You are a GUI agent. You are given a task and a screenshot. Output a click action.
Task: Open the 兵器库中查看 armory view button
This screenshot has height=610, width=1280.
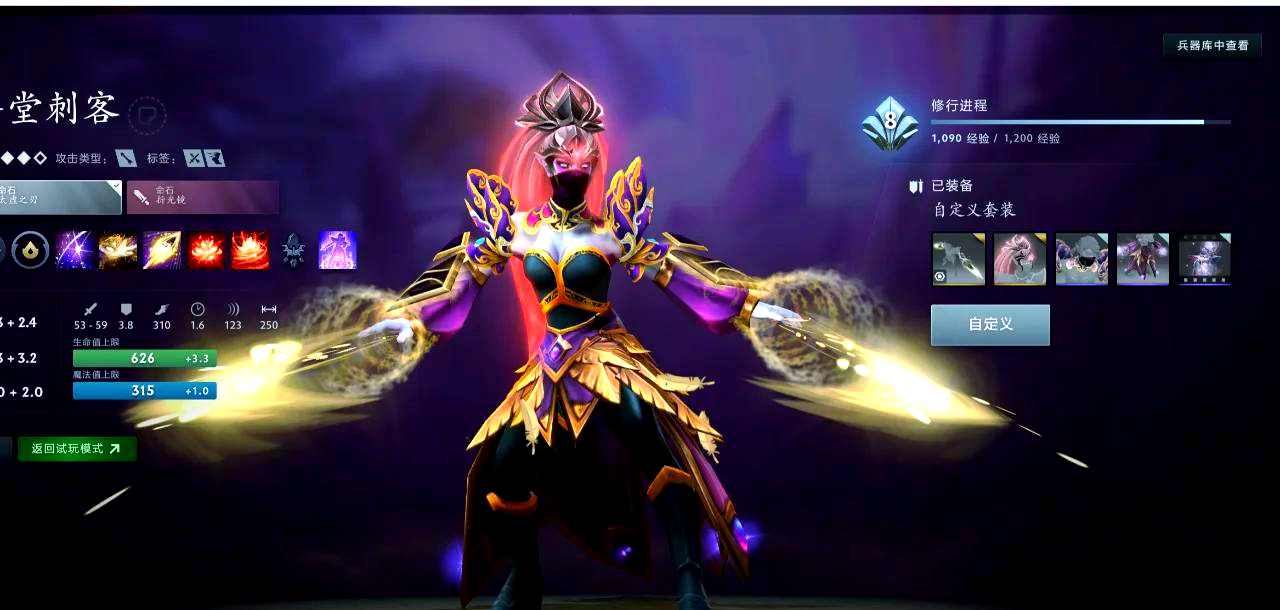tap(1212, 45)
